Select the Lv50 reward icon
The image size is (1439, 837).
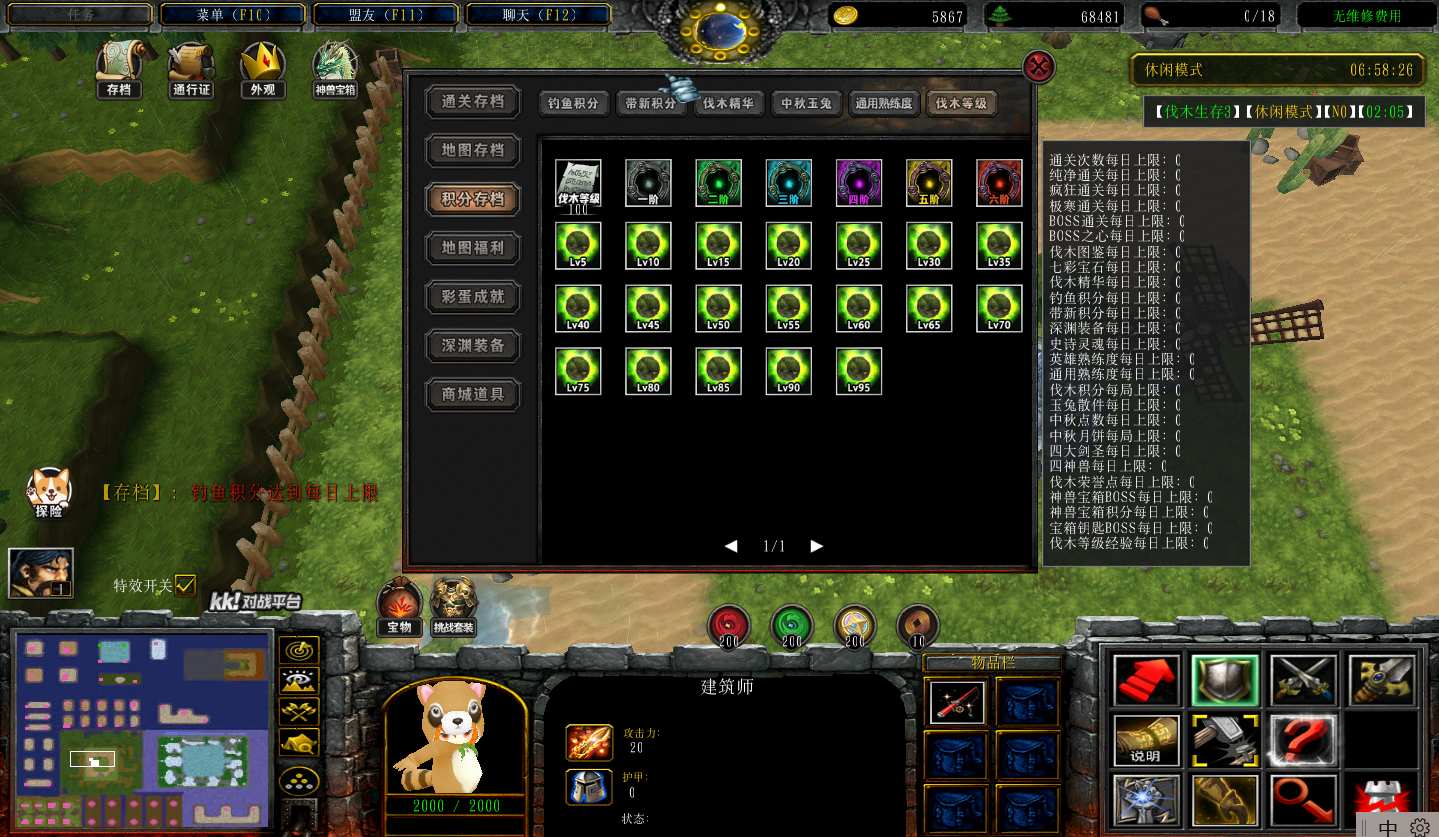click(x=719, y=308)
